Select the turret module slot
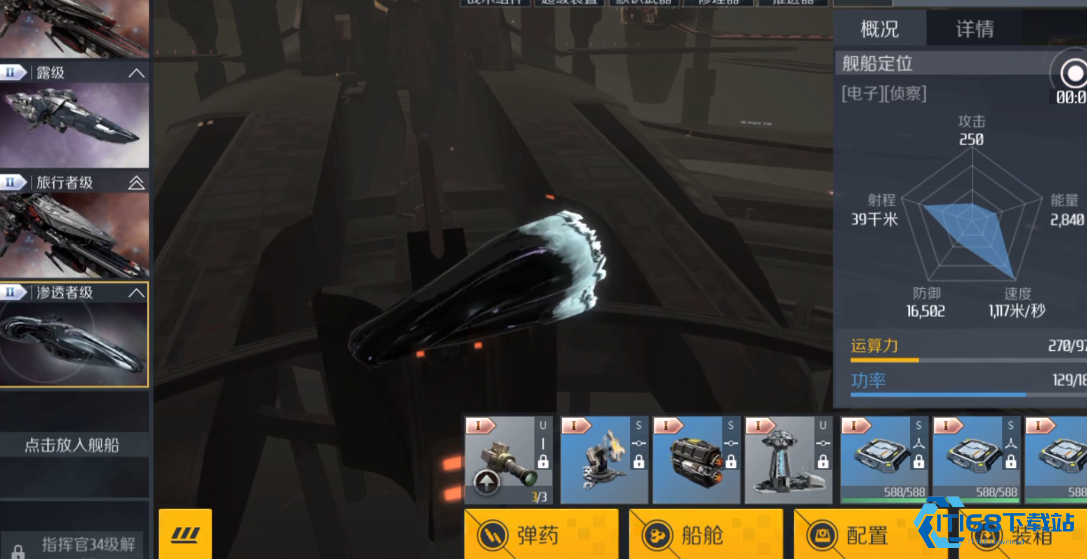The height and width of the screenshot is (559, 1087). (604, 460)
